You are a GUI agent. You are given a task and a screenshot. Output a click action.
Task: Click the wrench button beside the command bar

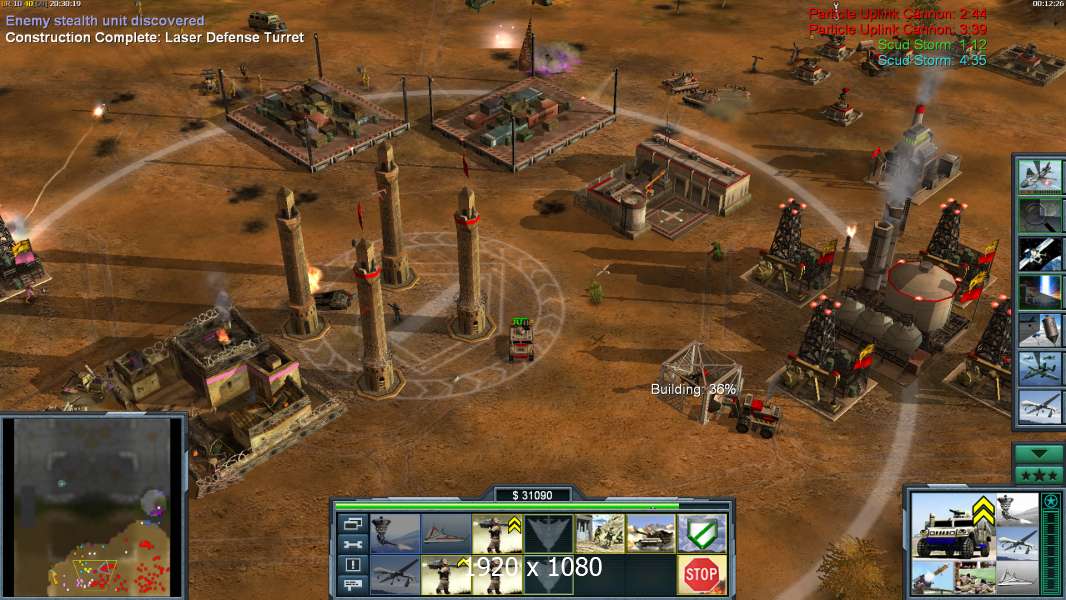pos(352,544)
